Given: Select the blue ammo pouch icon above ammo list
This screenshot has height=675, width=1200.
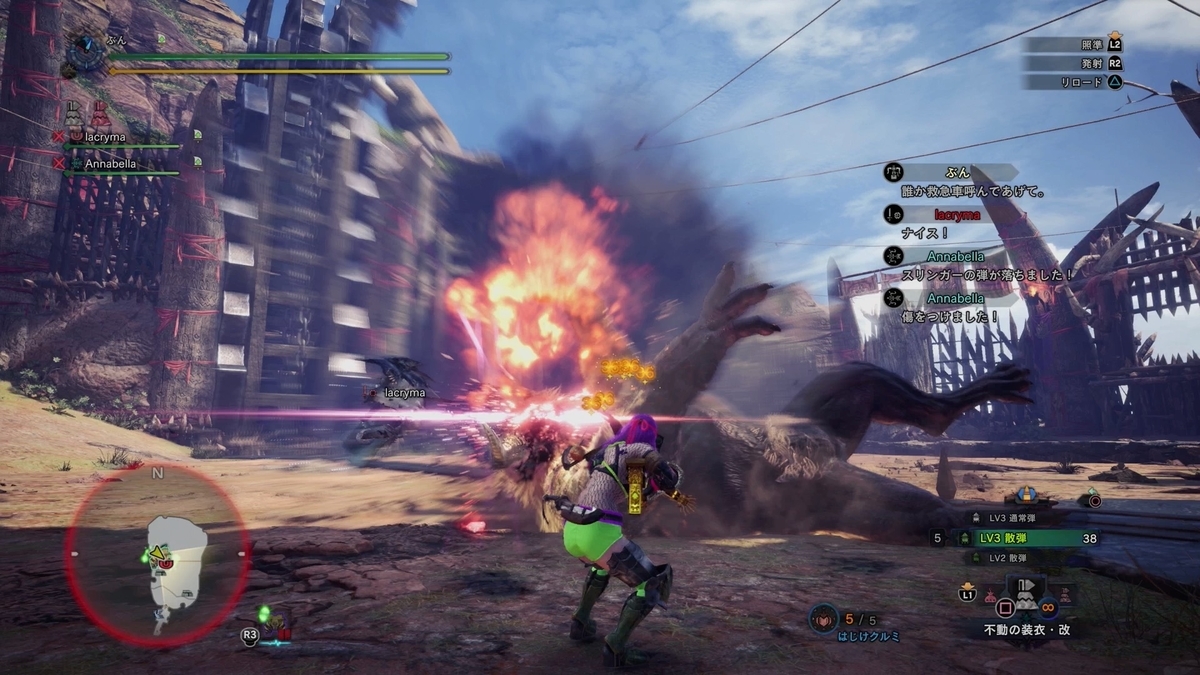Looking at the screenshot, I should [1024, 495].
